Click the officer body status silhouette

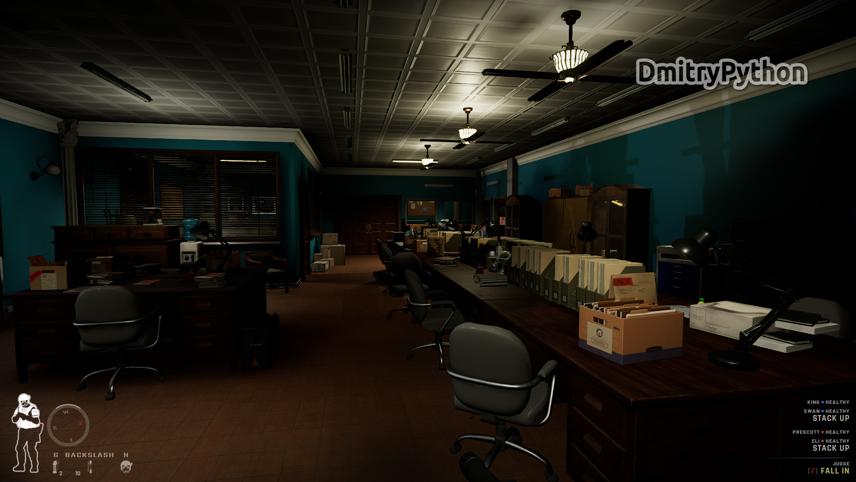click(x=25, y=432)
